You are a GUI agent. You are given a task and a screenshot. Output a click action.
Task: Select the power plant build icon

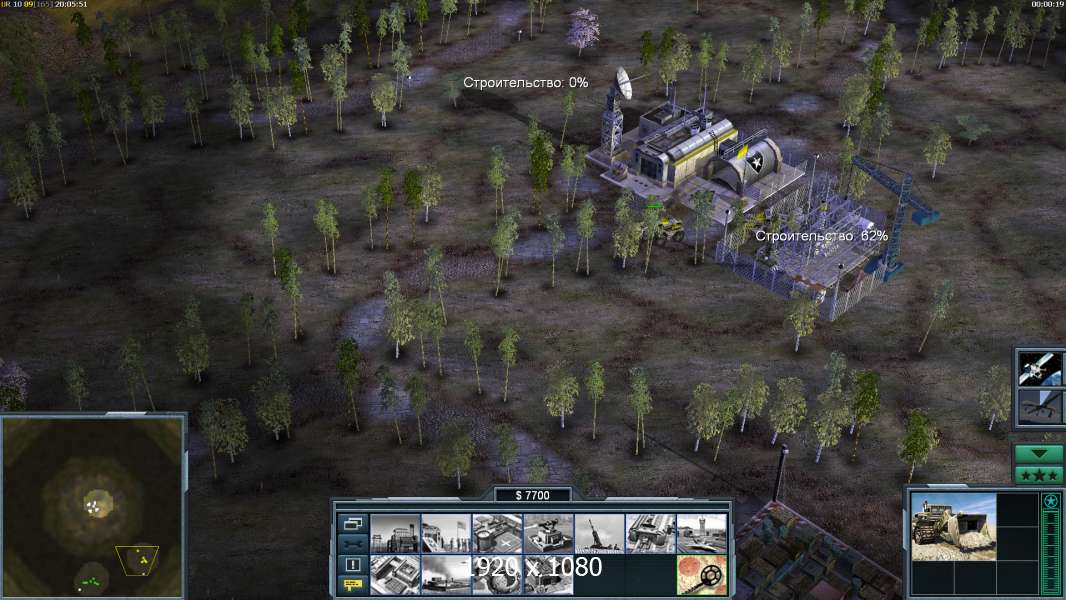tap(394, 533)
